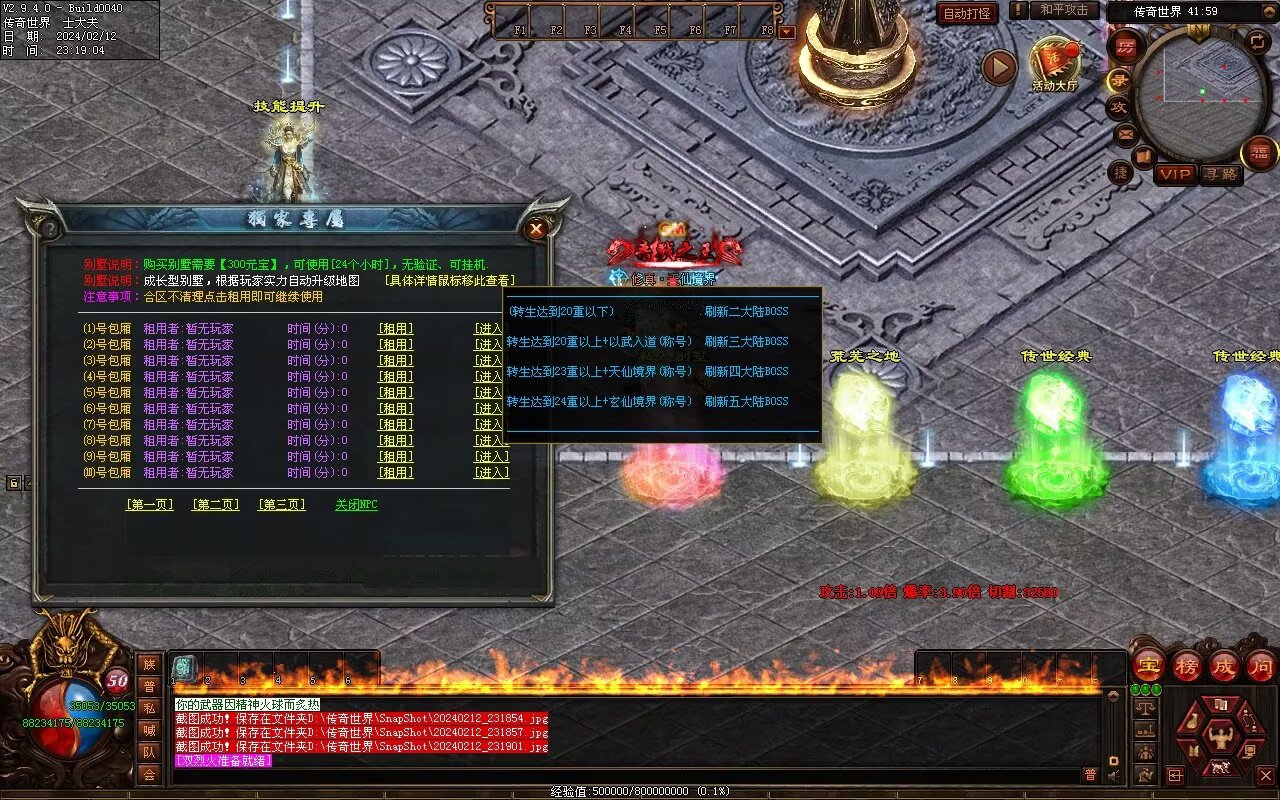Click the red X exit button
Viewport: 1280px width, 800px height.
[x=1265, y=775]
